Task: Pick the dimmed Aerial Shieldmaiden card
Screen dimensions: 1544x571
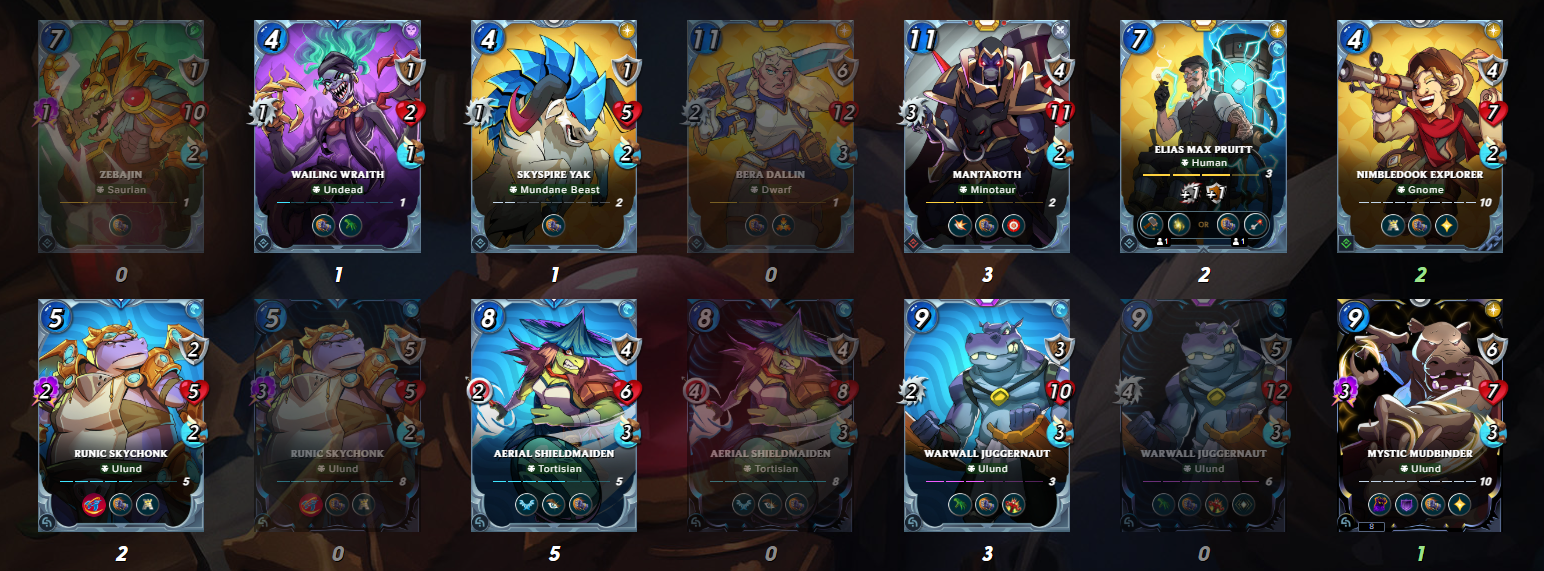Action: point(771,414)
